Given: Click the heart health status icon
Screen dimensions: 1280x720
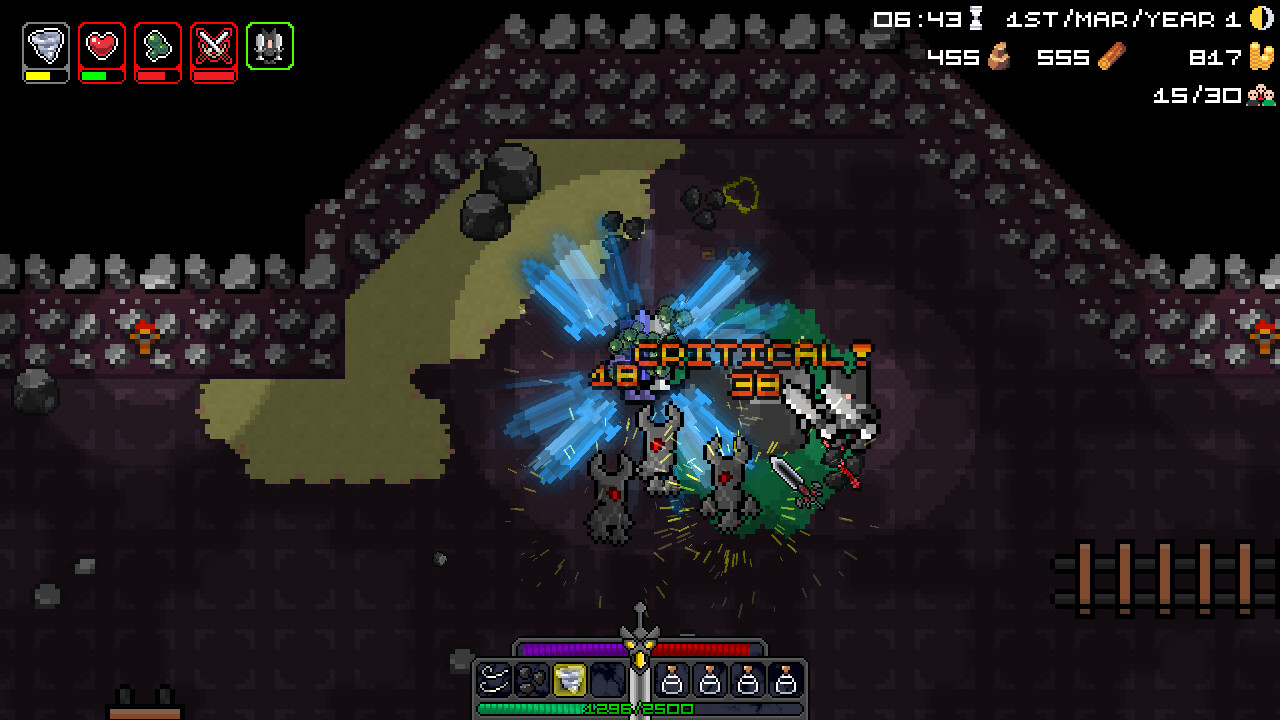Looking at the screenshot, I should 101,43.
